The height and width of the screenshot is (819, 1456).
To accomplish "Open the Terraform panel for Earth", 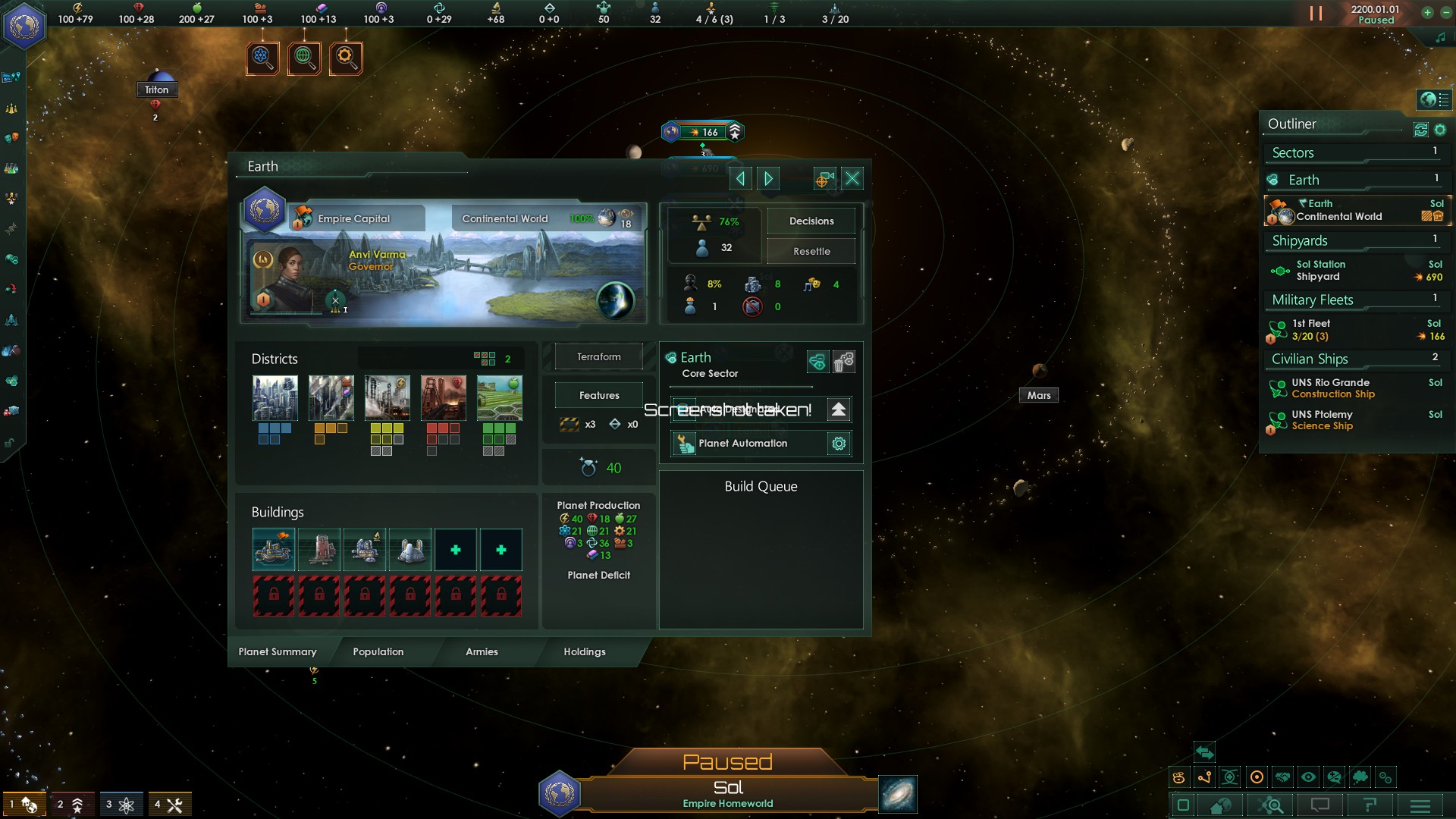I will click(x=598, y=356).
